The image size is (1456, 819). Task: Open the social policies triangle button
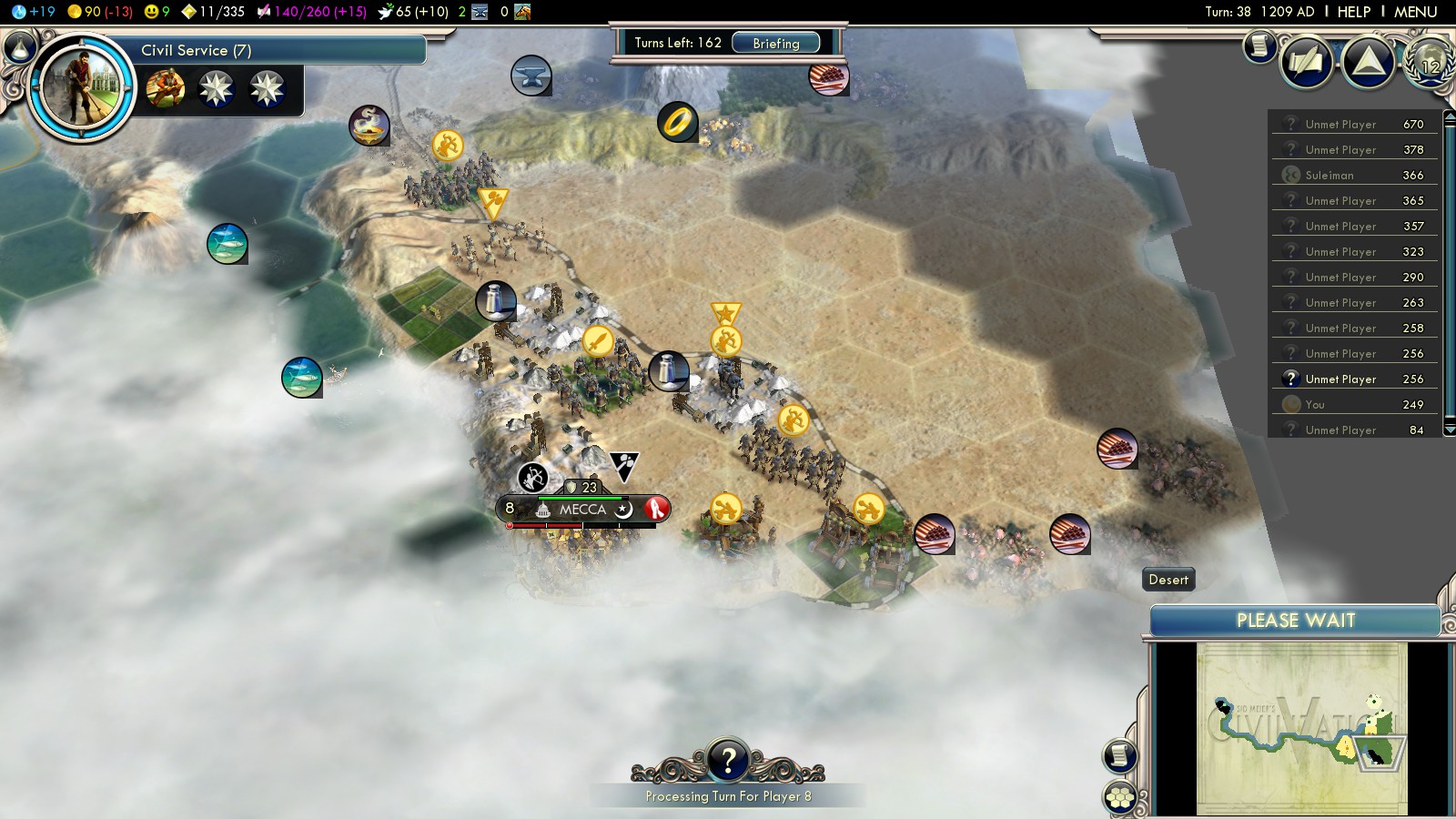[1368, 62]
